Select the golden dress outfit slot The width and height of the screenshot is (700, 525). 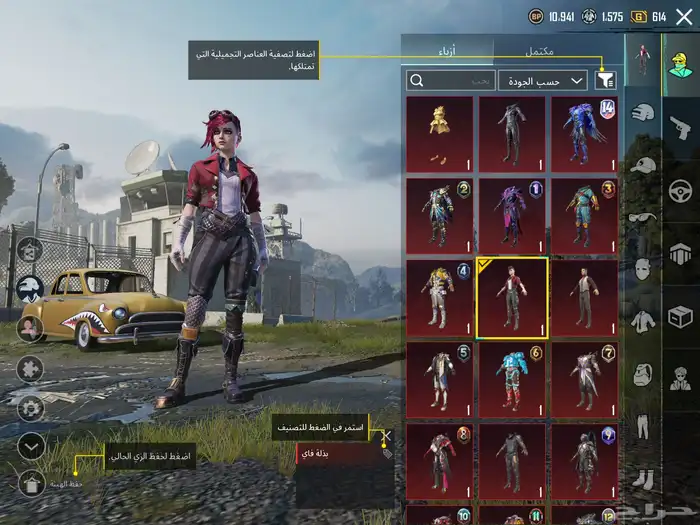[440, 134]
